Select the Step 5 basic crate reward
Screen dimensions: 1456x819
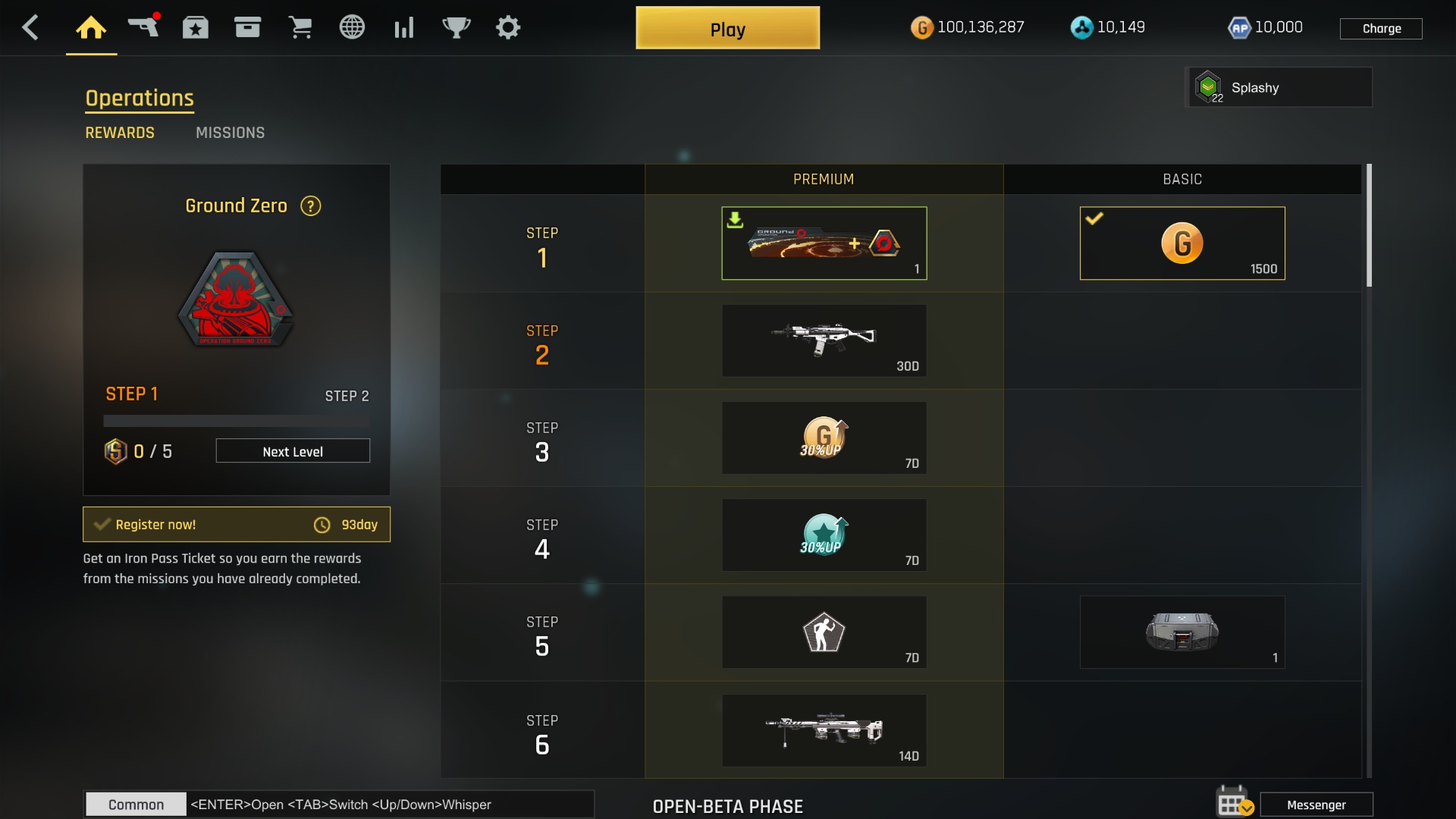[x=1181, y=632]
